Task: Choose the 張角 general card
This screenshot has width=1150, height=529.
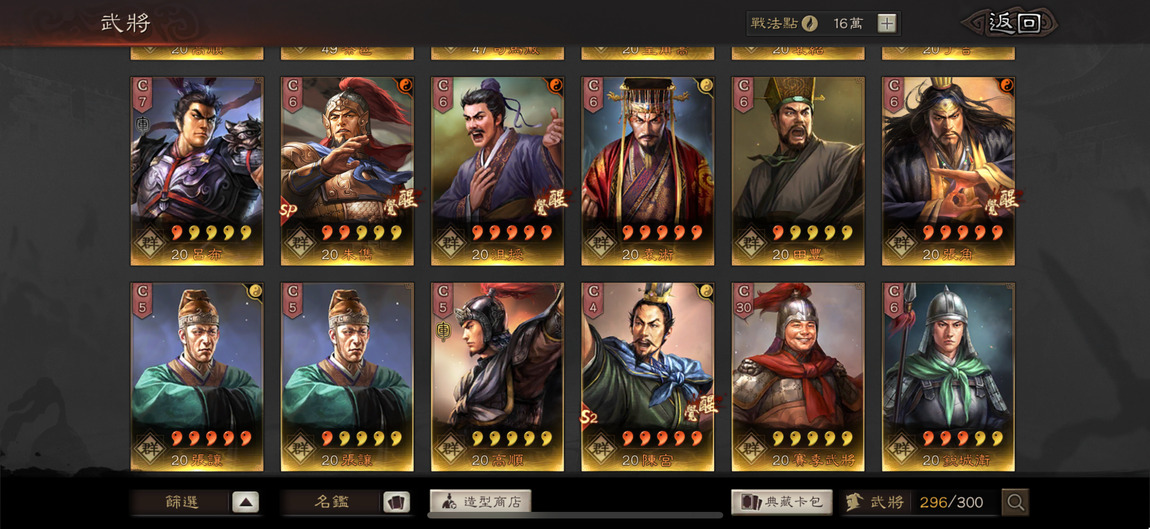Action: (x=948, y=170)
